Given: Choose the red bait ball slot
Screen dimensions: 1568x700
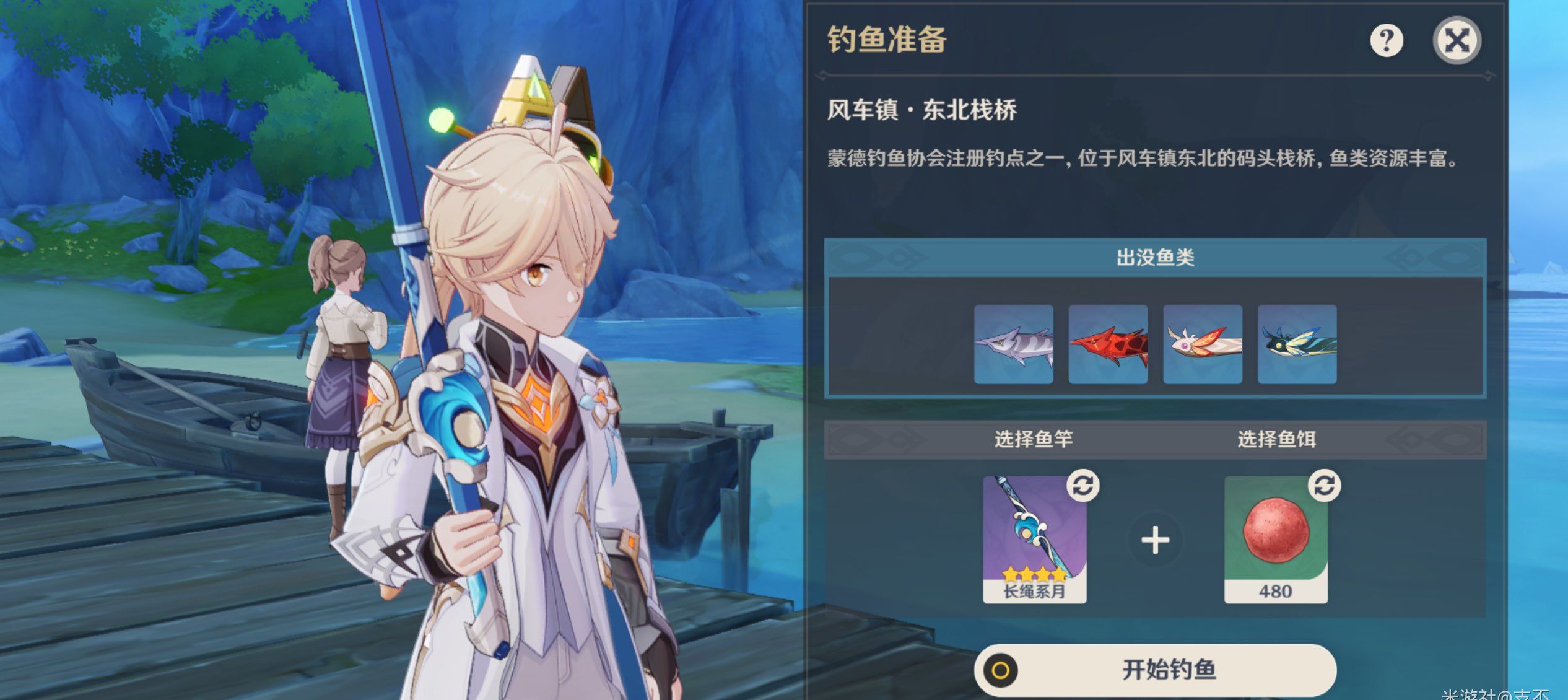Looking at the screenshot, I should 1276,539.
